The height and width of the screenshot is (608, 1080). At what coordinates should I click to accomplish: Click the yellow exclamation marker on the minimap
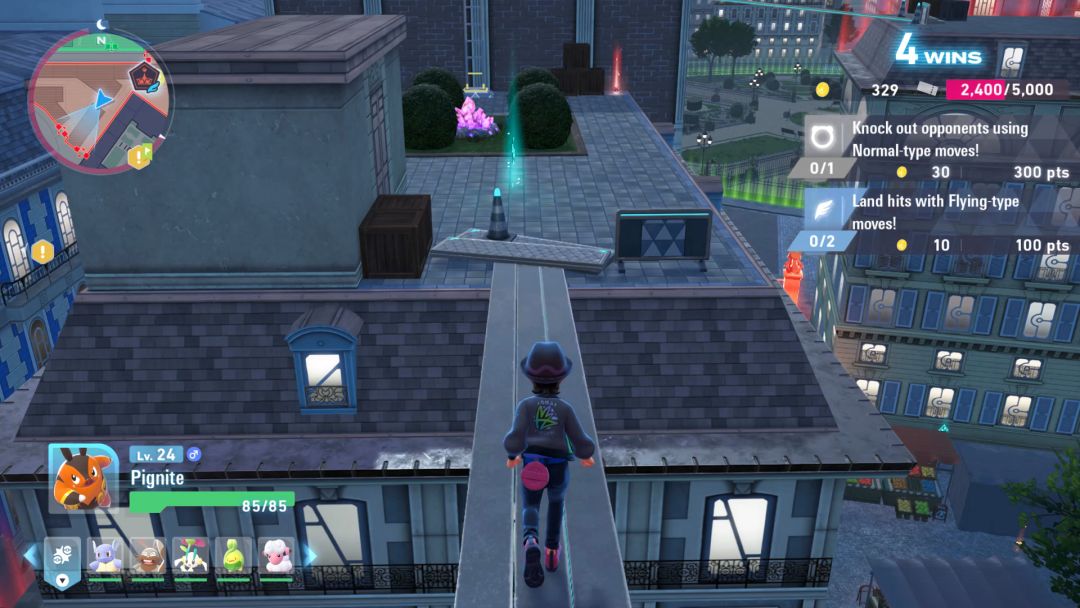click(x=136, y=156)
